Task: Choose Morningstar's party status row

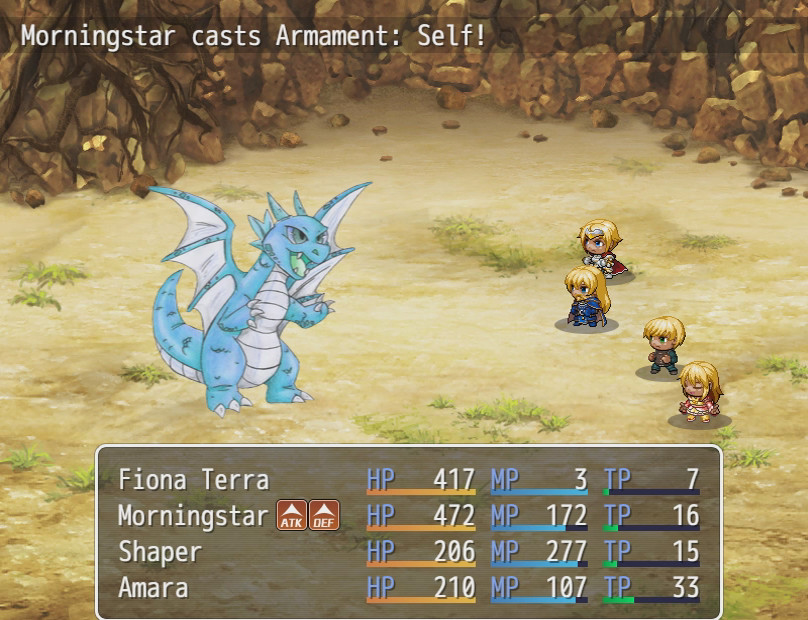Action: click(193, 516)
